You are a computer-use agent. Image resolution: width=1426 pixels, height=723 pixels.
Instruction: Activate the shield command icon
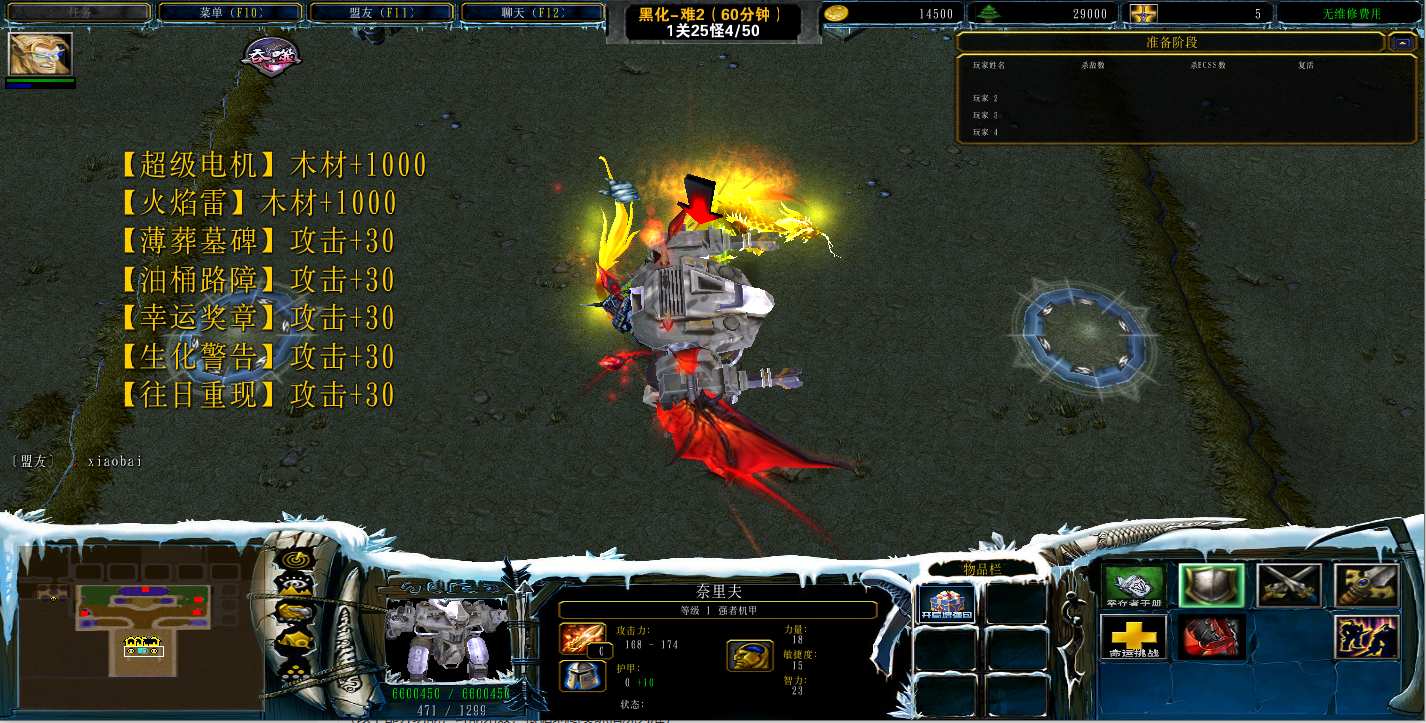(x=1211, y=586)
